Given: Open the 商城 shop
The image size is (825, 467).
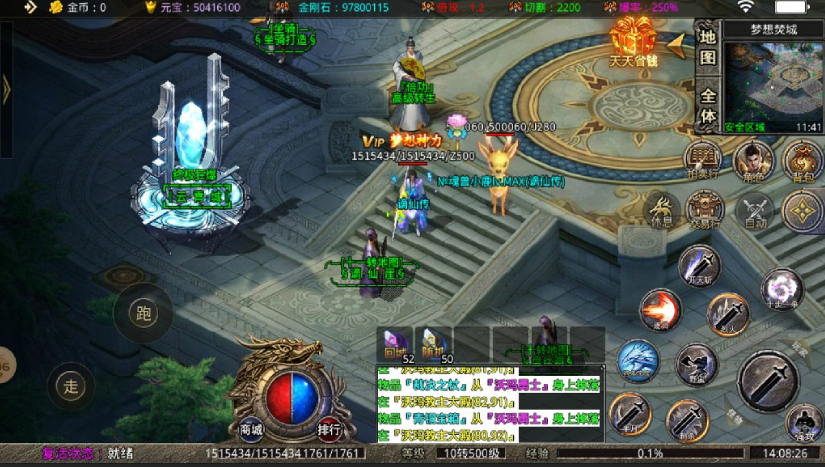Looking at the screenshot, I should tap(251, 429).
